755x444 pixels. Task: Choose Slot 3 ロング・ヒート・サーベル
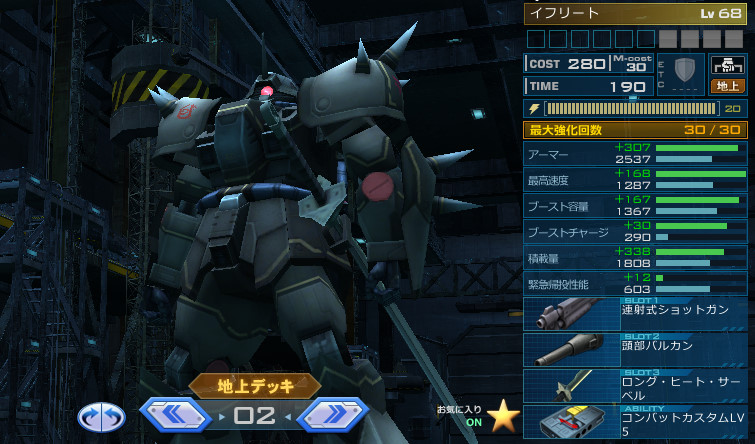pos(637,385)
